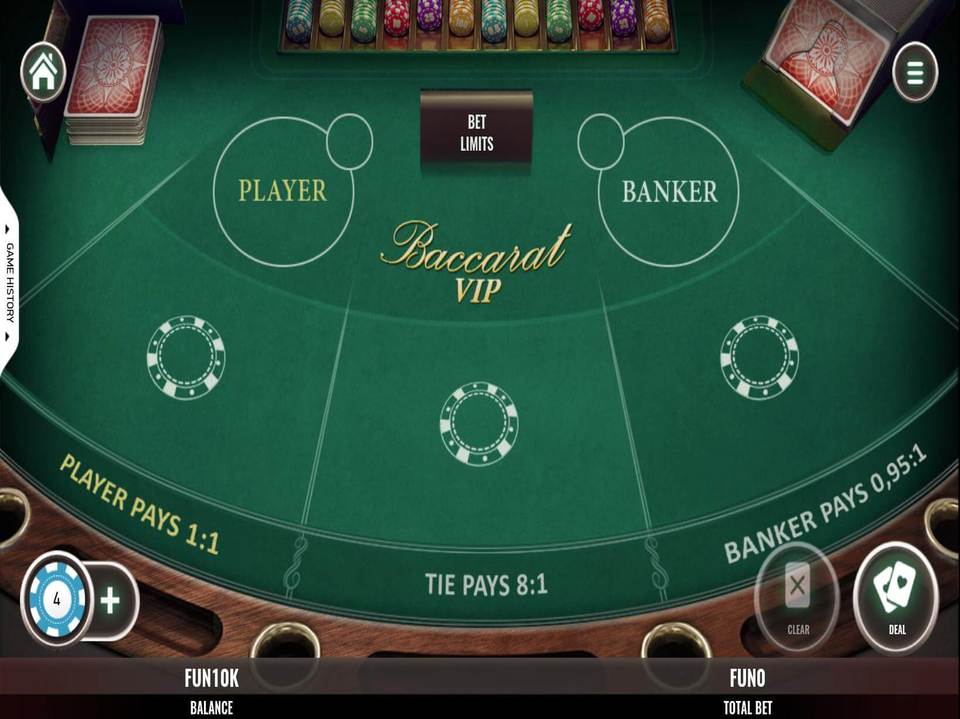Place a bet on the Tie chip spot
Viewport: 960px width, 719px height.
(478, 423)
